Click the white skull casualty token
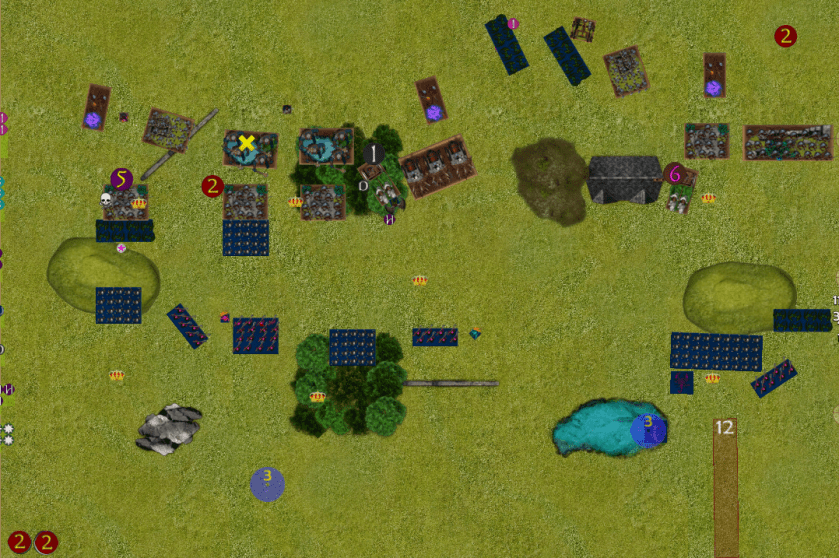 [x=107, y=200]
